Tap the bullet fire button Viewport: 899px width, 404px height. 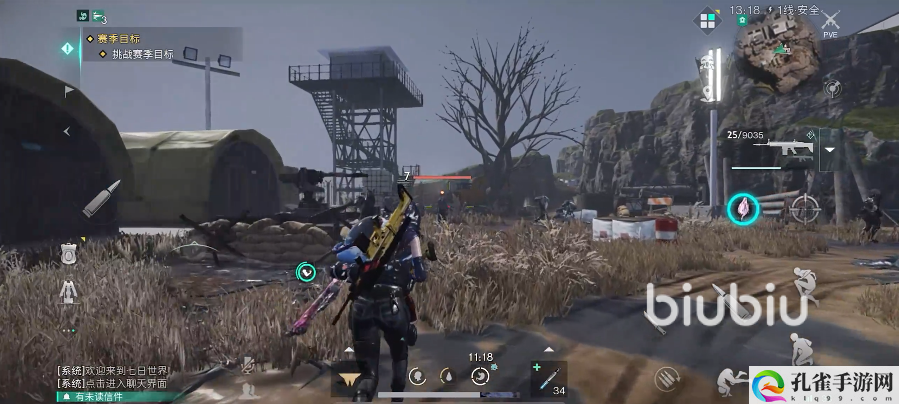click(101, 198)
